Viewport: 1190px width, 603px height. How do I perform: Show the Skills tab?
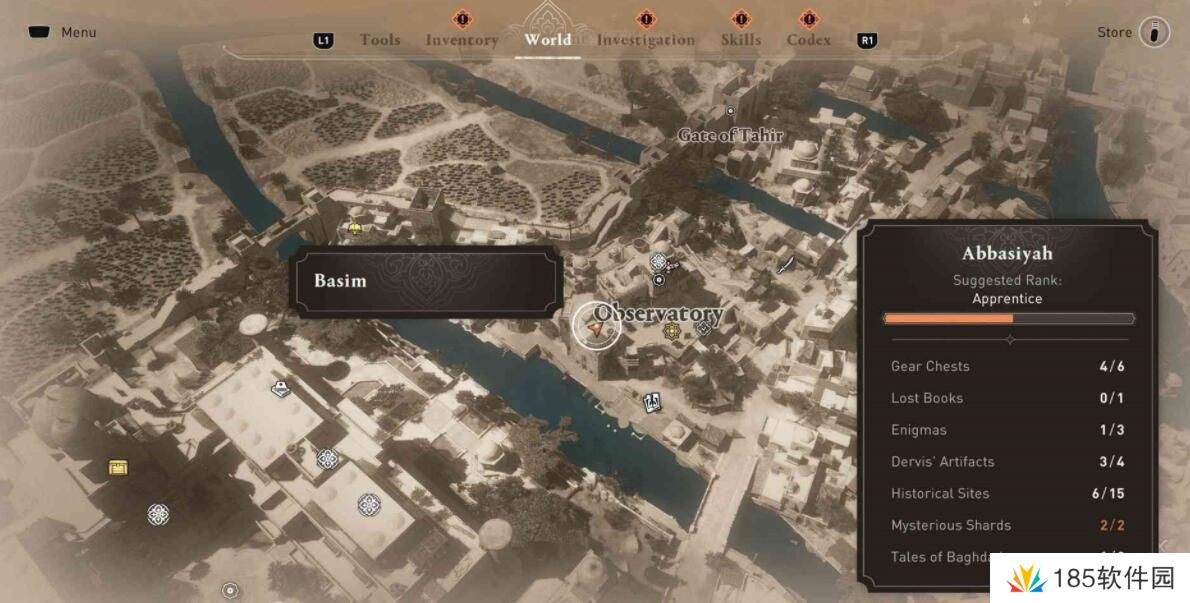point(740,40)
